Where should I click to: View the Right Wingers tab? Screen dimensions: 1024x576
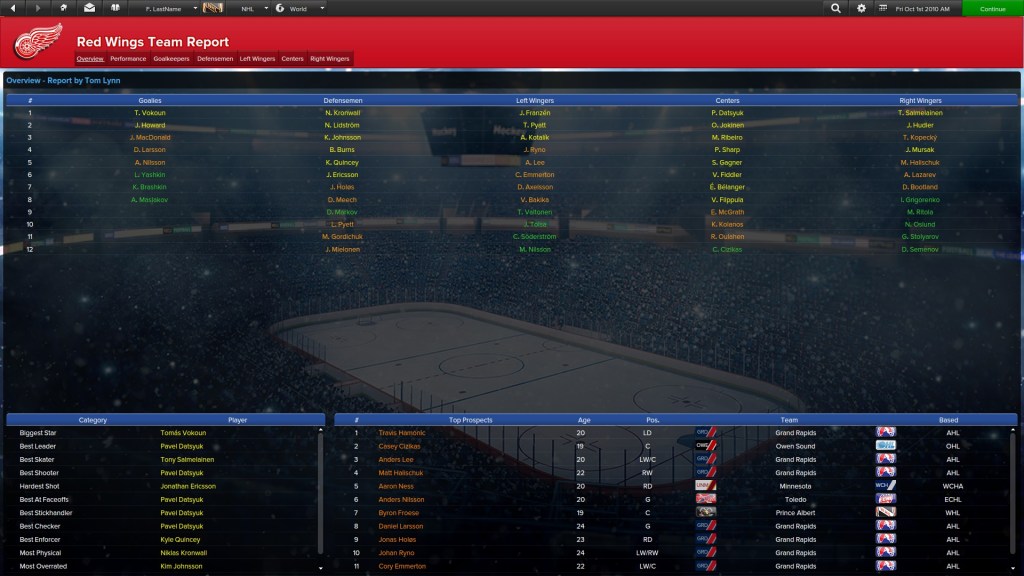[330, 59]
